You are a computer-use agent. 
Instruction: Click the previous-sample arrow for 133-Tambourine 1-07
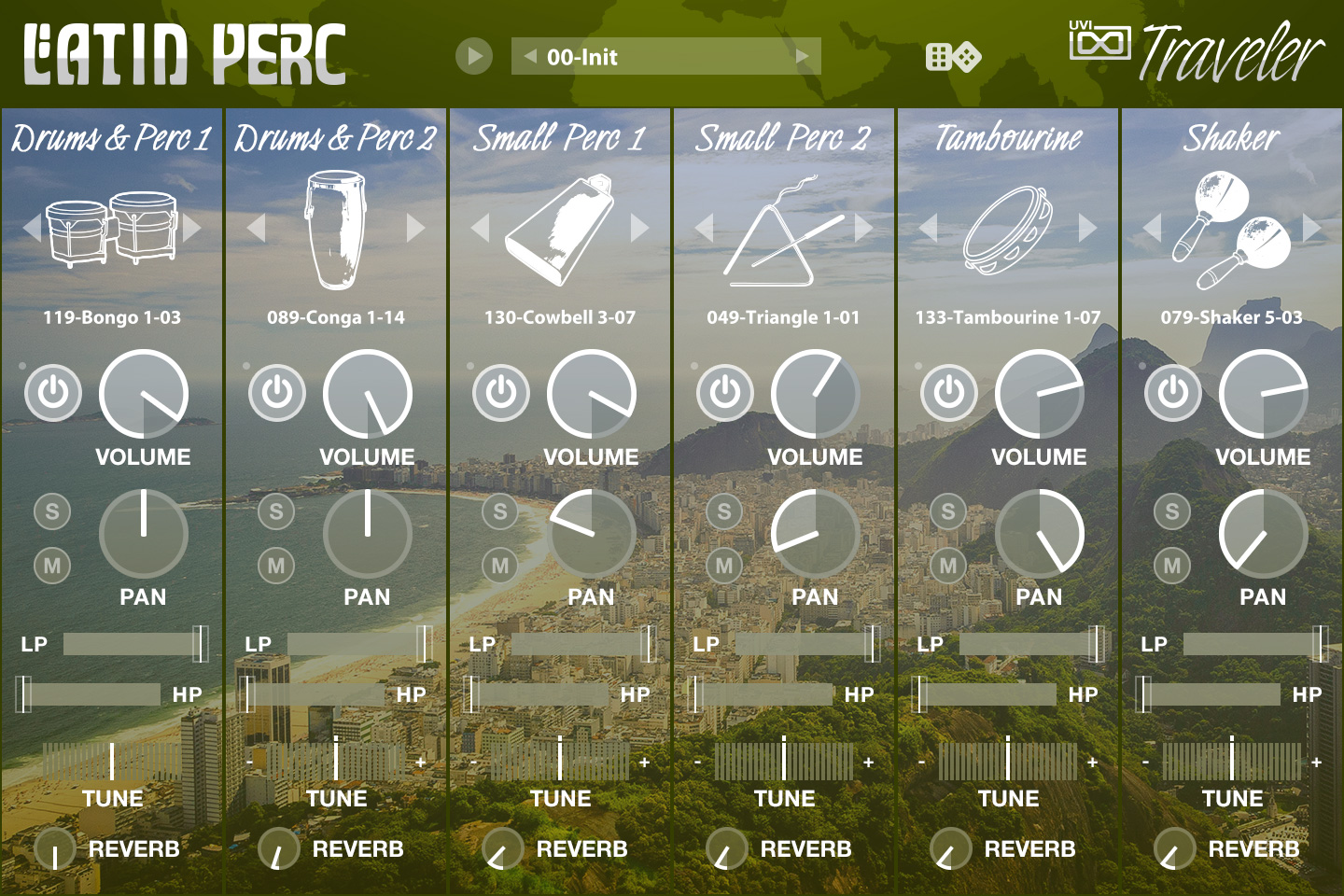[928, 227]
